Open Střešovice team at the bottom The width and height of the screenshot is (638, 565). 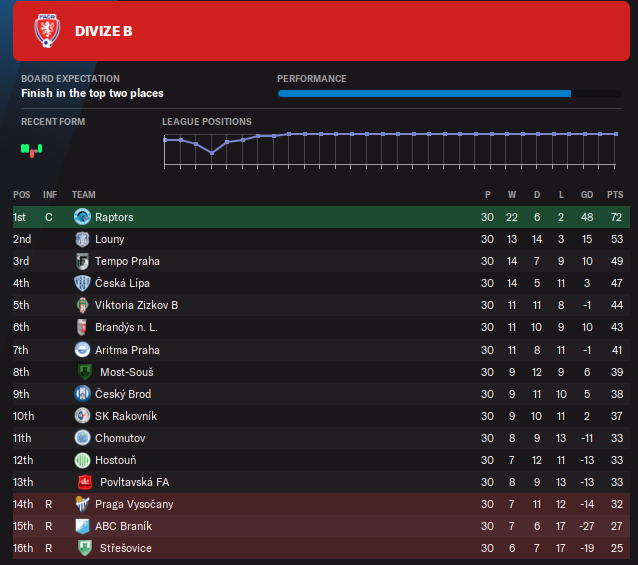(x=126, y=548)
